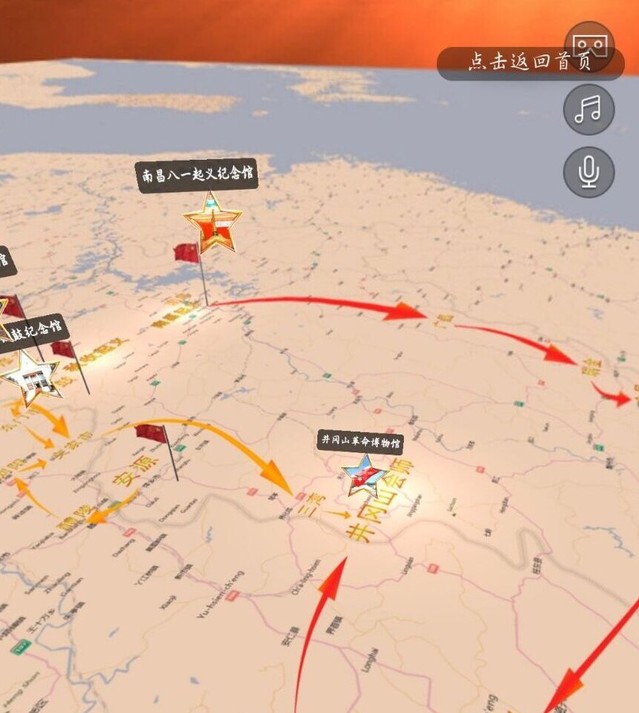Open VR goggles view mode

coord(590,44)
